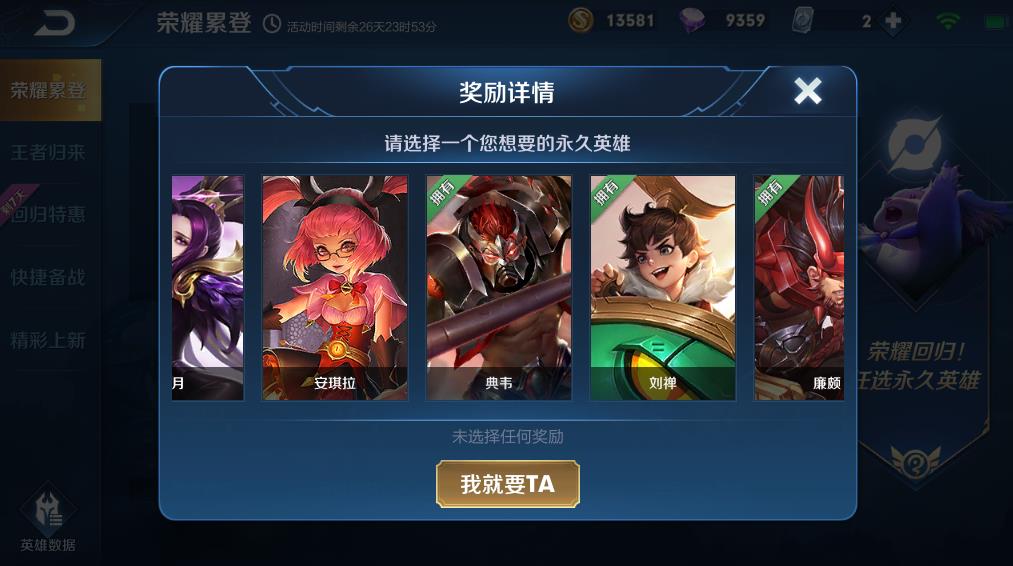
Task: Open the 王者归来 tab
Action: tap(49, 153)
